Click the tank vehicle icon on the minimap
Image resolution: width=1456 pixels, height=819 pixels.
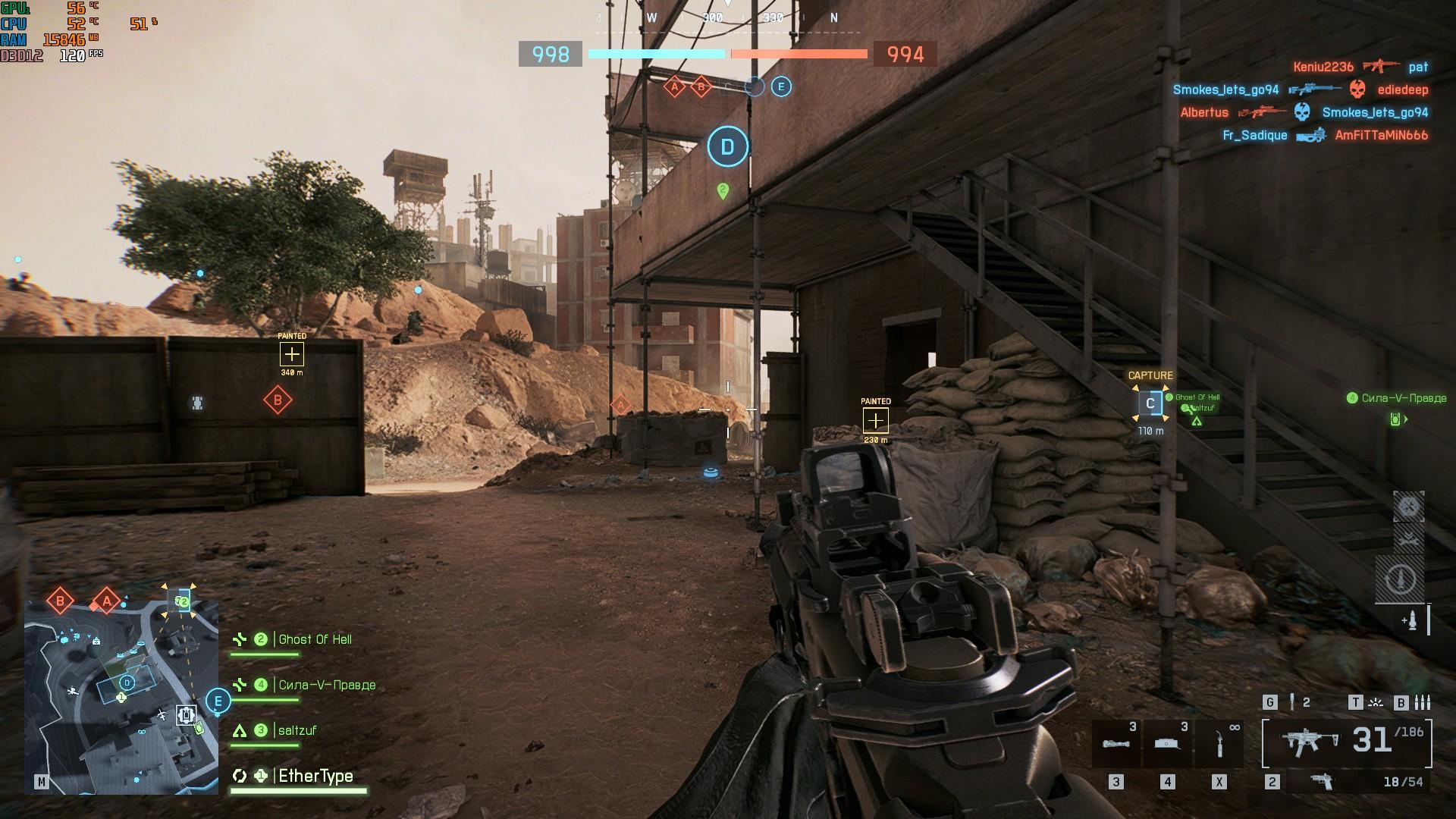[x=186, y=714]
